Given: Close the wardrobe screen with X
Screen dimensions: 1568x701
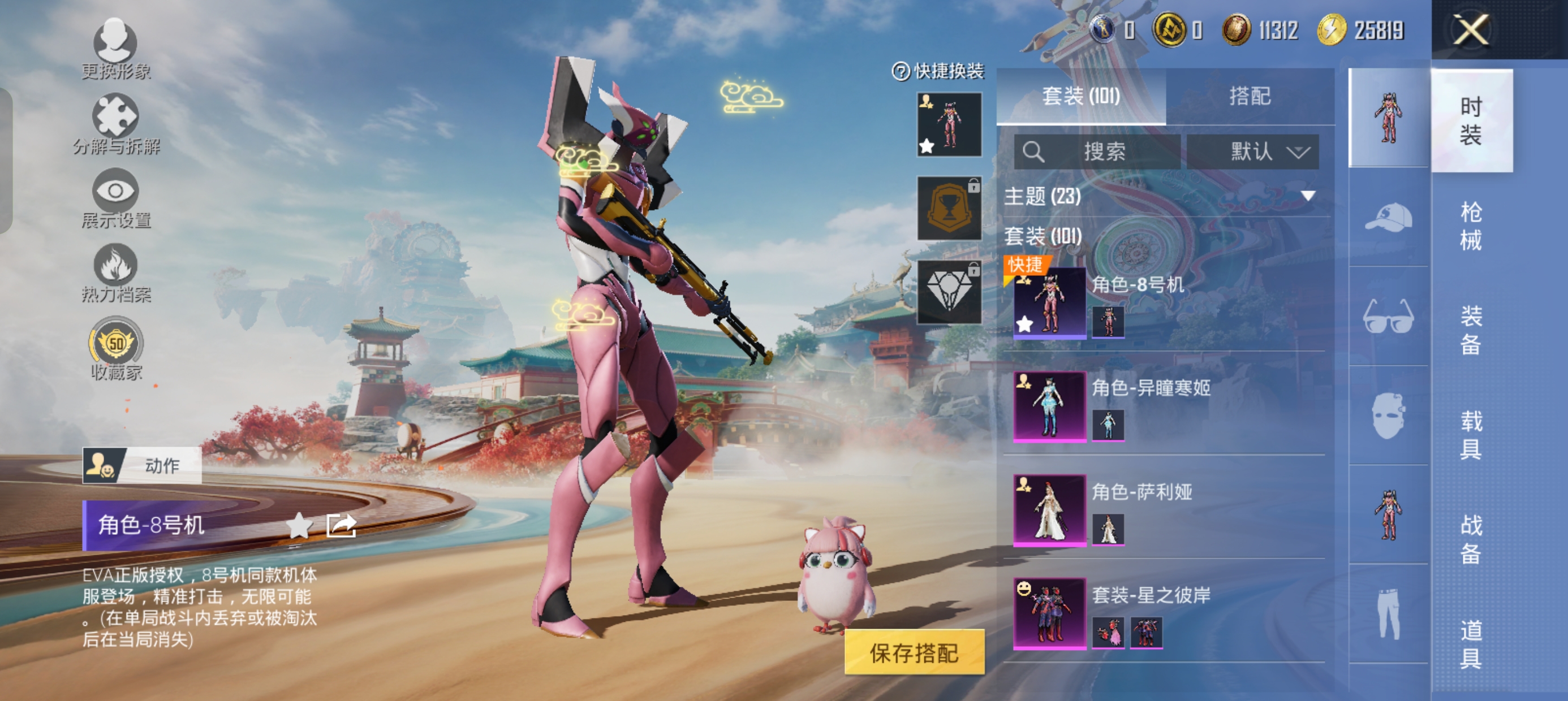Looking at the screenshot, I should [1471, 29].
